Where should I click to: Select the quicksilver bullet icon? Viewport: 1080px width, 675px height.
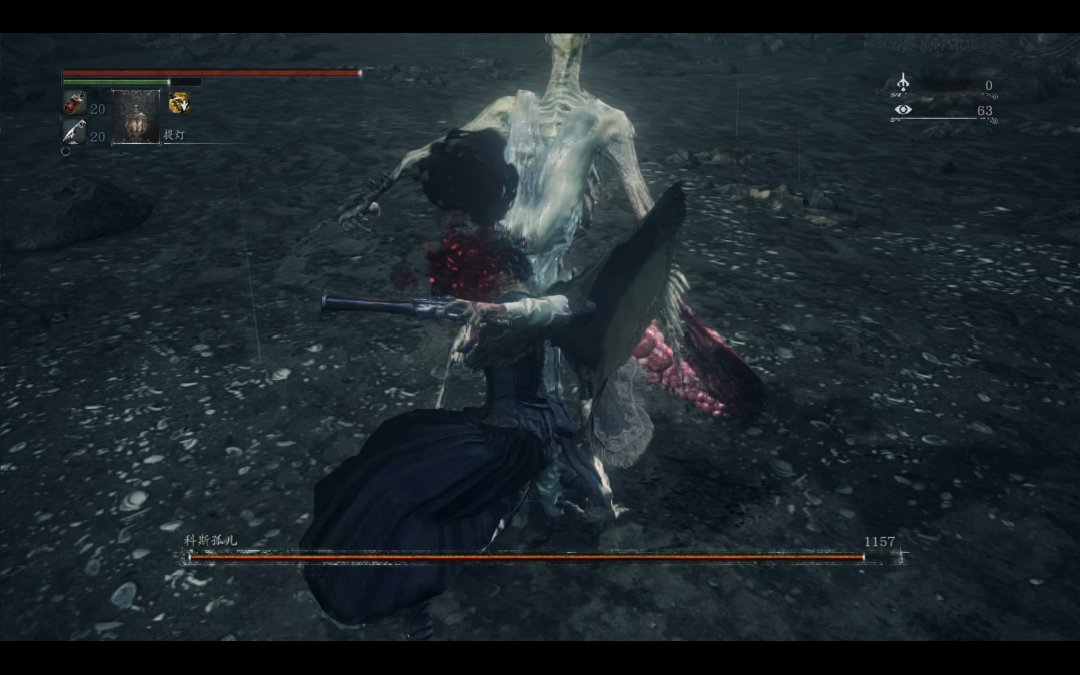coord(75,131)
